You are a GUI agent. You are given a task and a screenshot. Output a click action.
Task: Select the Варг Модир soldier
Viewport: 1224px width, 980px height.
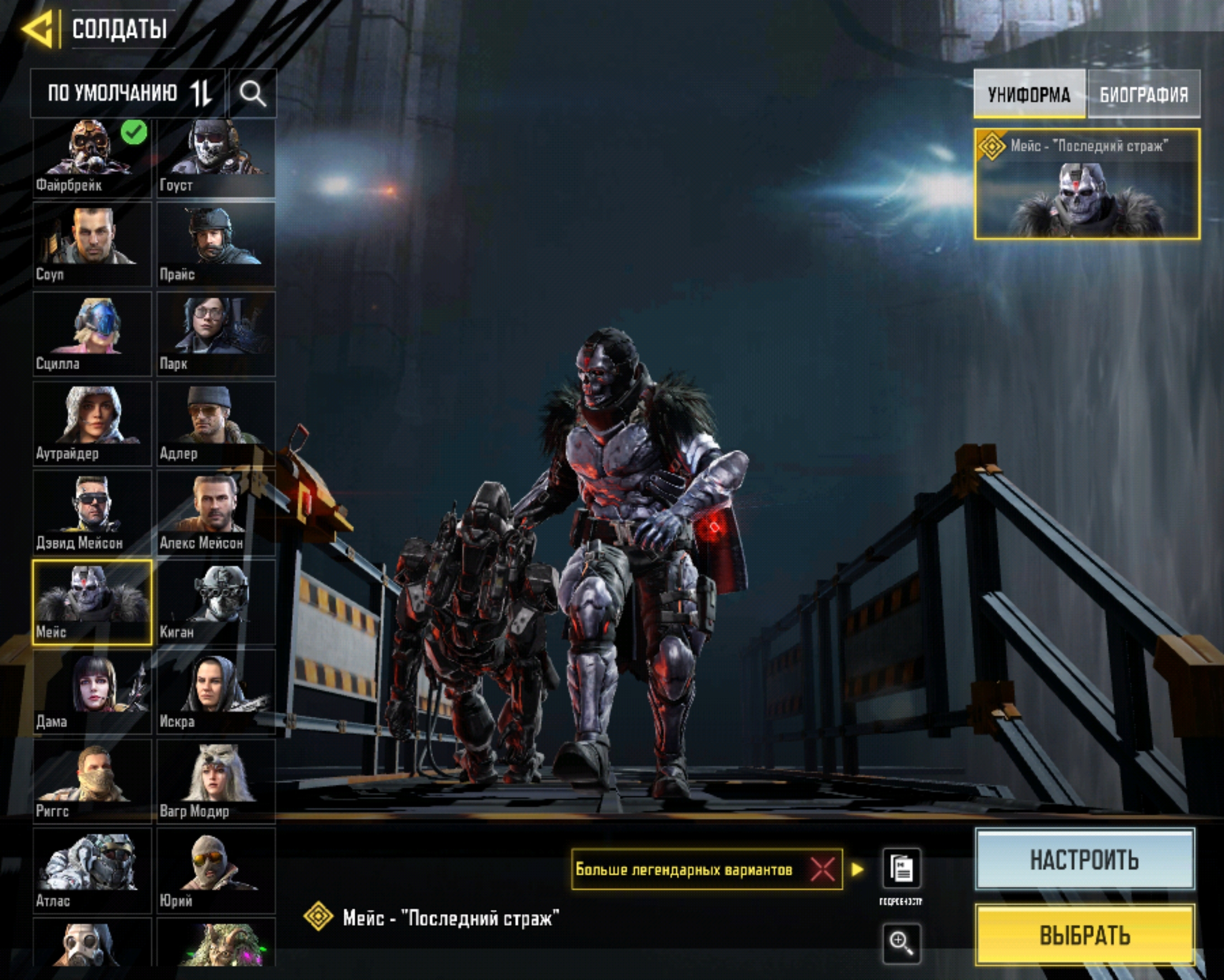pos(216,781)
